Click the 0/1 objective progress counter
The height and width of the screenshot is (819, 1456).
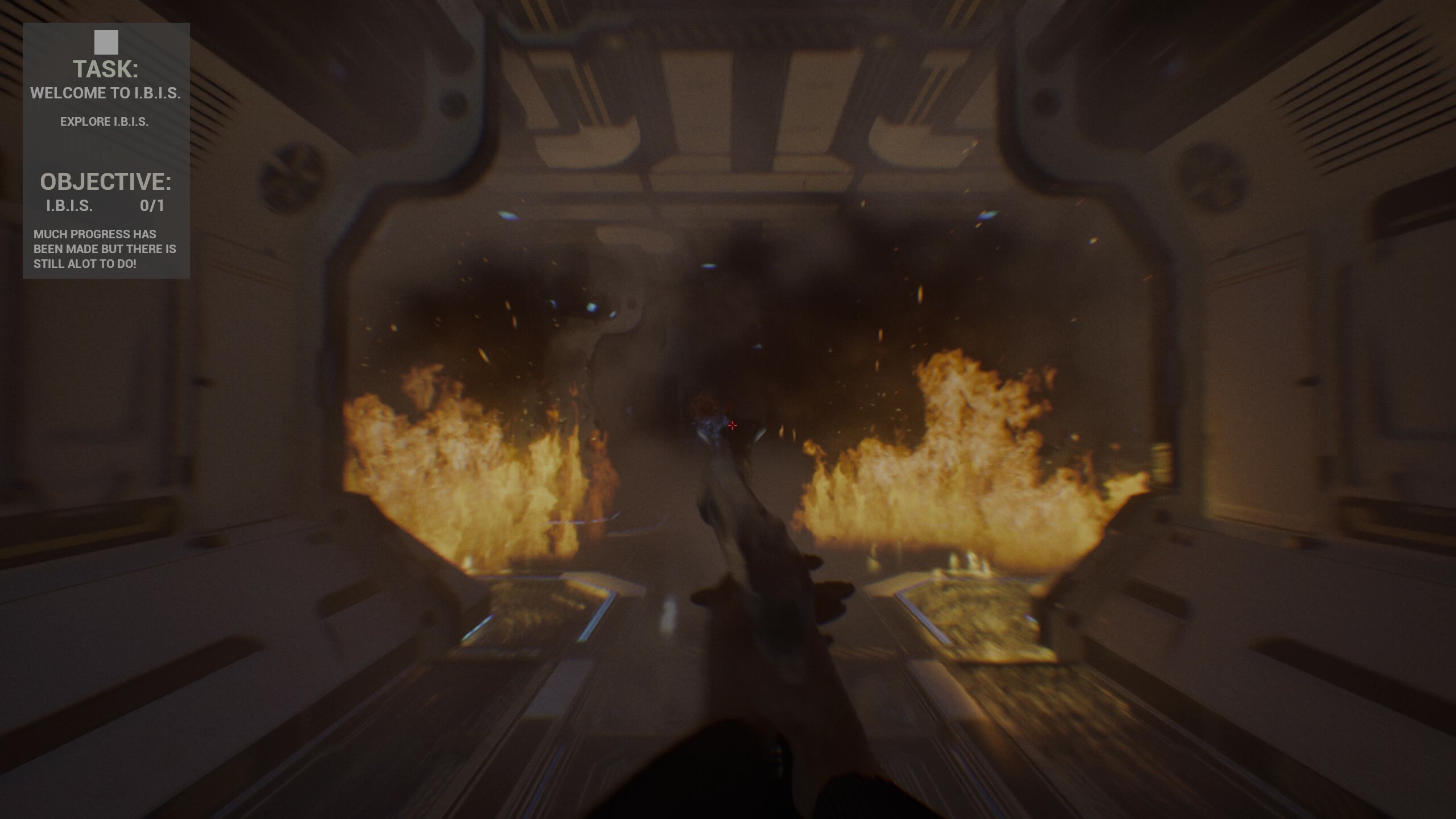click(152, 206)
